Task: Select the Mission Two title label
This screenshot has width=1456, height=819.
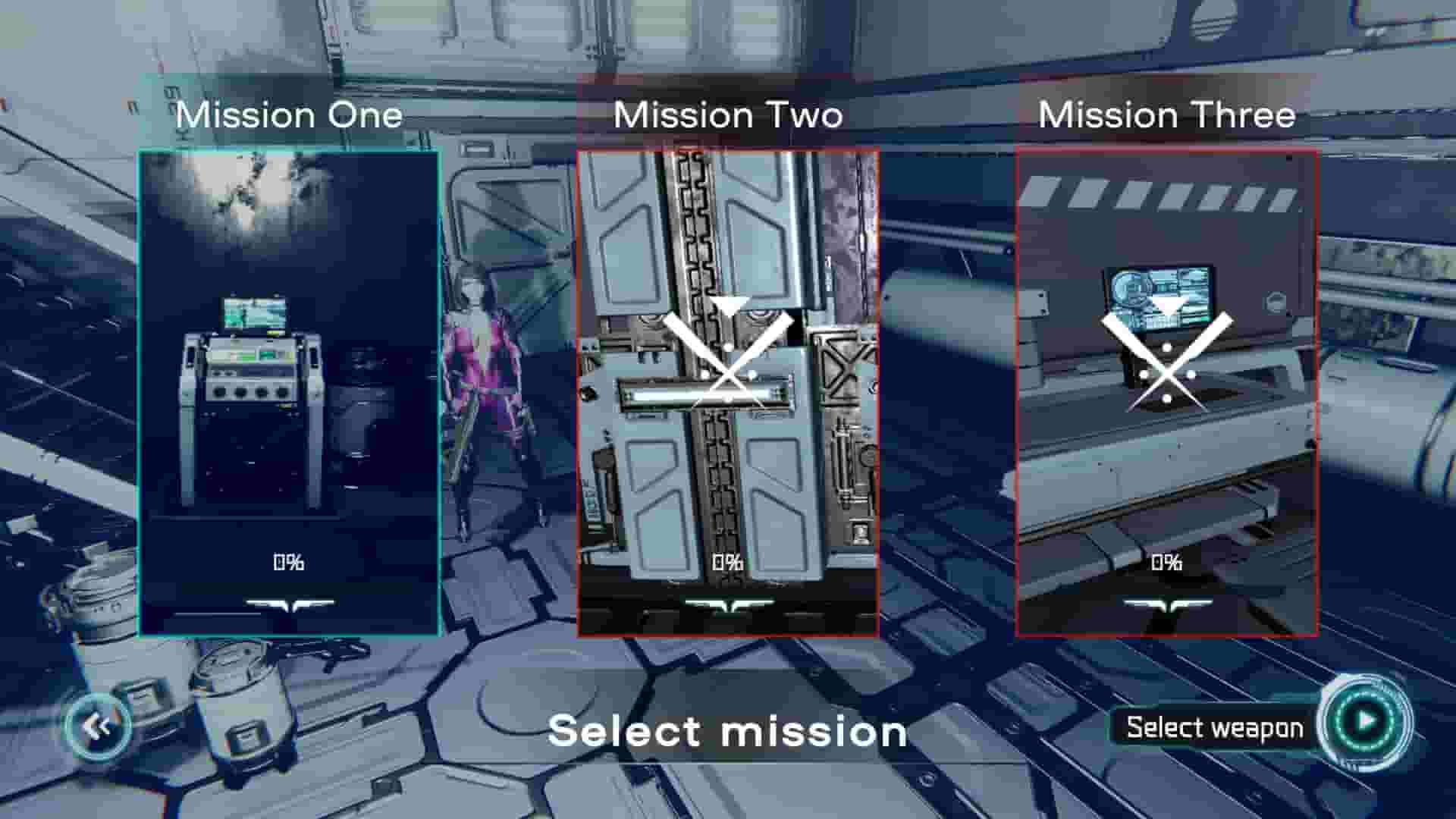Action: [x=726, y=115]
